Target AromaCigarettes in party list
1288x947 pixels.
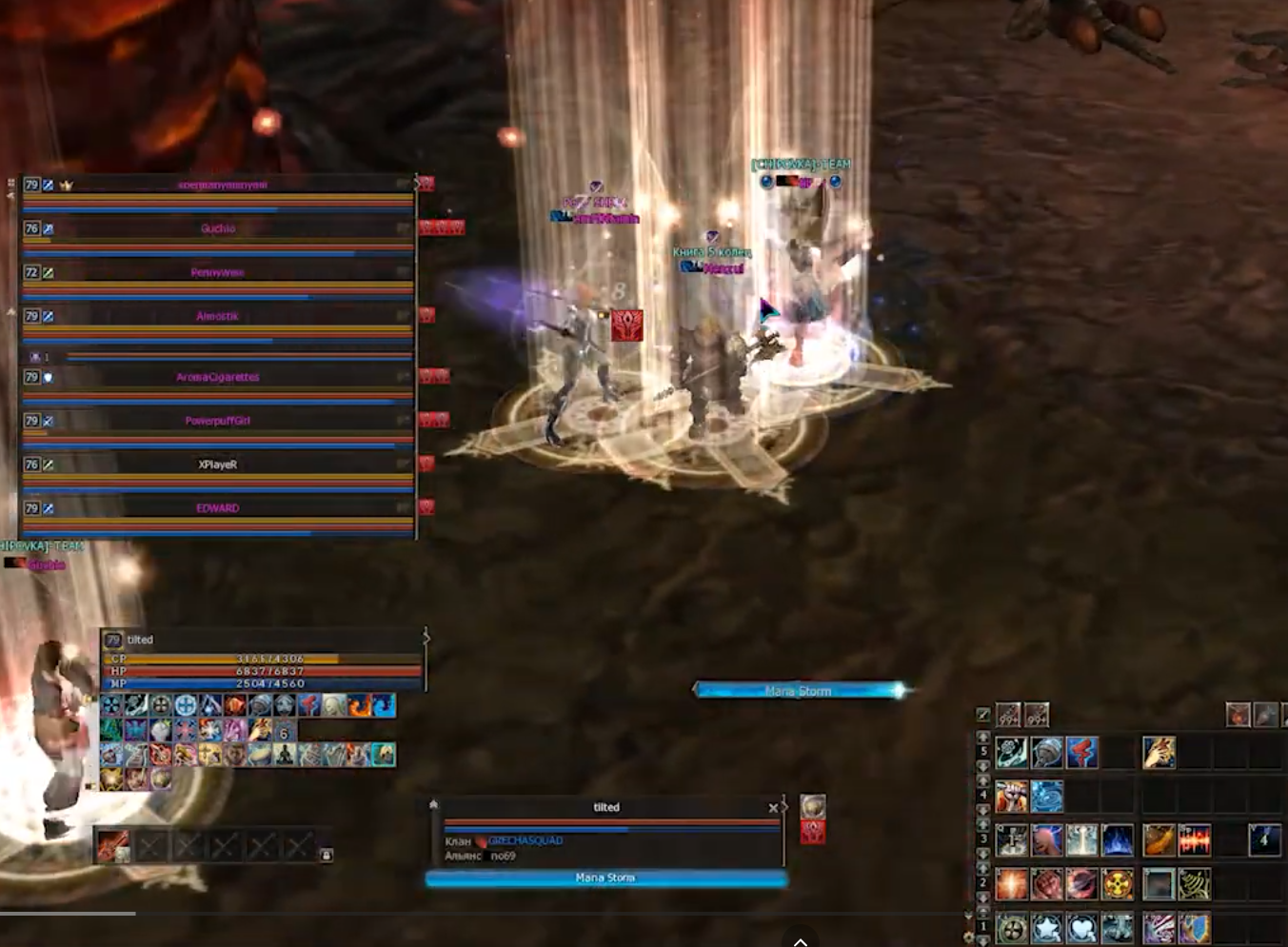coord(218,377)
